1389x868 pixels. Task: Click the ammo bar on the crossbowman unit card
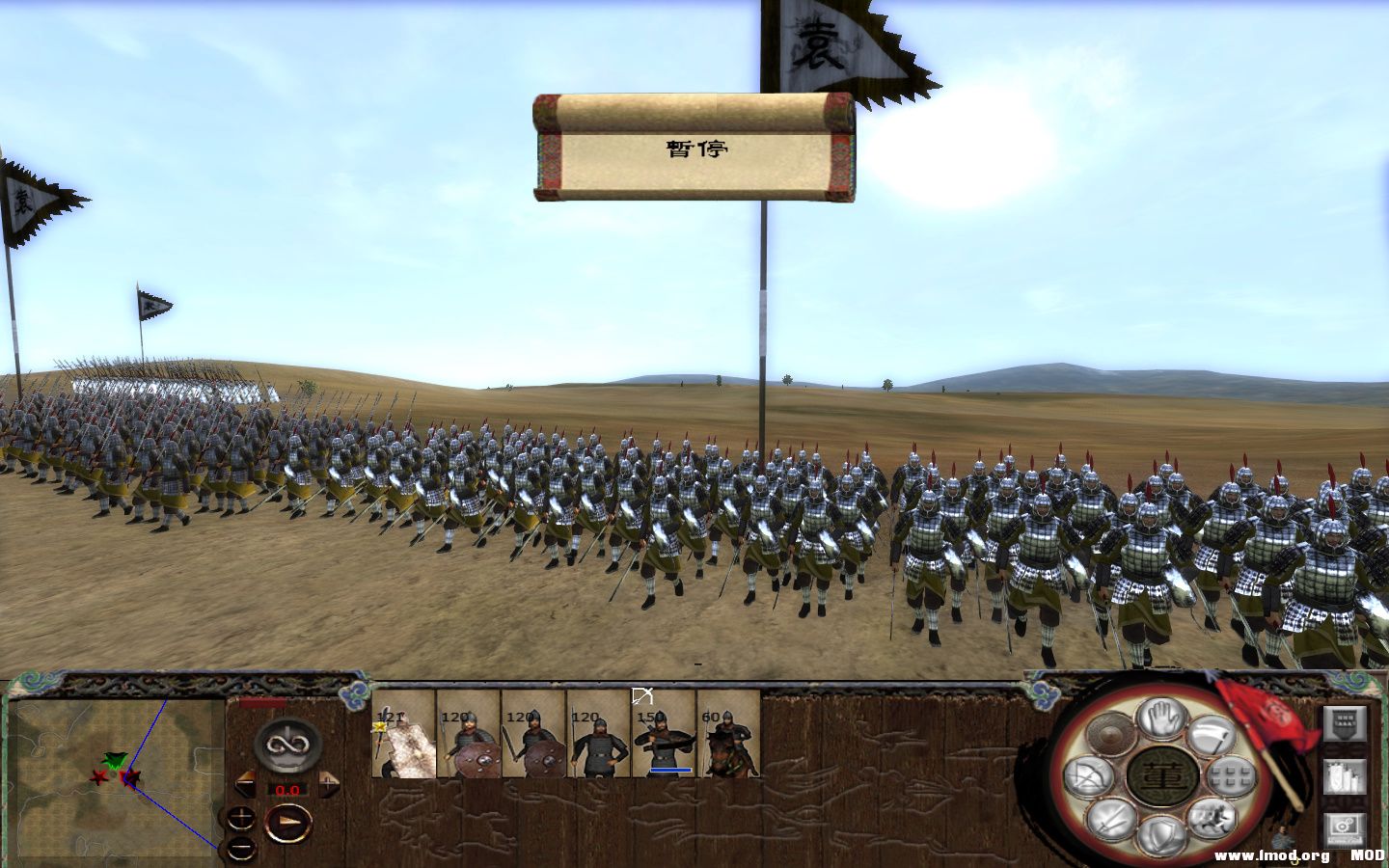(x=670, y=770)
